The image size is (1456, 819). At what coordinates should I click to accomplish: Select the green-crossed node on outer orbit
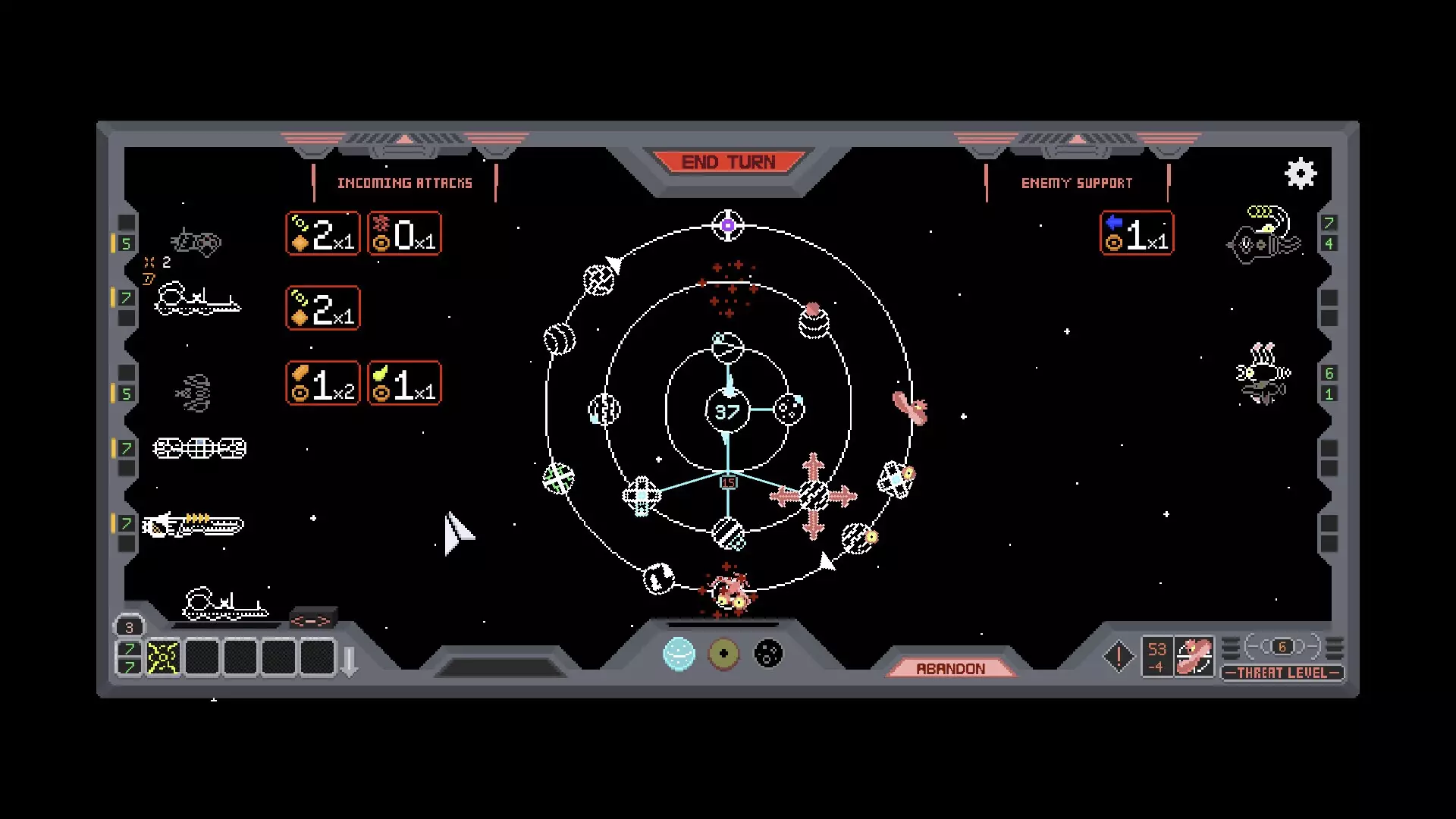pyautogui.click(x=559, y=479)
